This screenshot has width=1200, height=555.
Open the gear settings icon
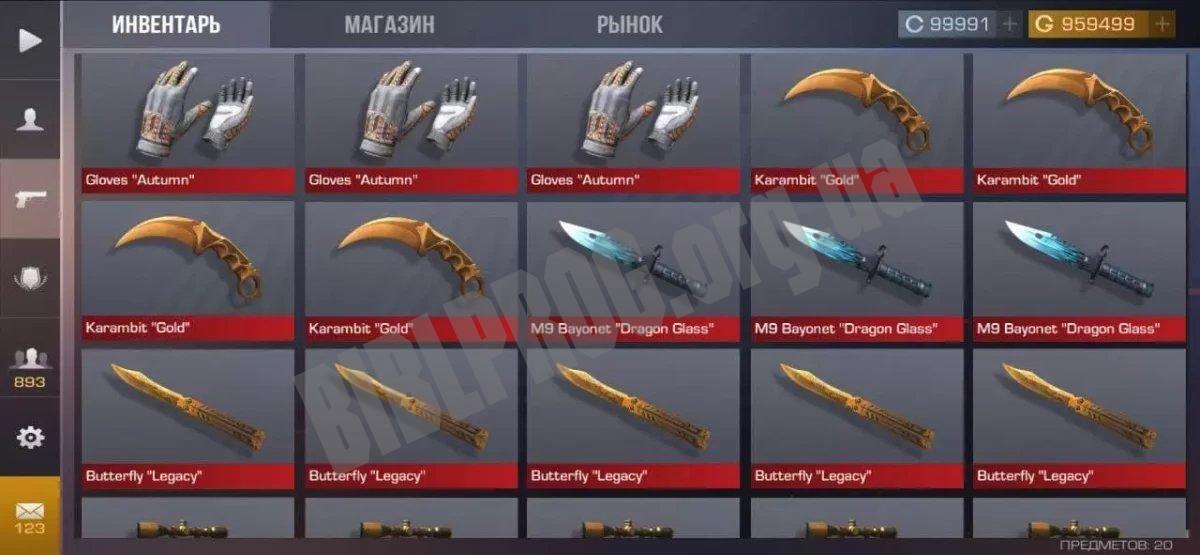tap(30, 437)
